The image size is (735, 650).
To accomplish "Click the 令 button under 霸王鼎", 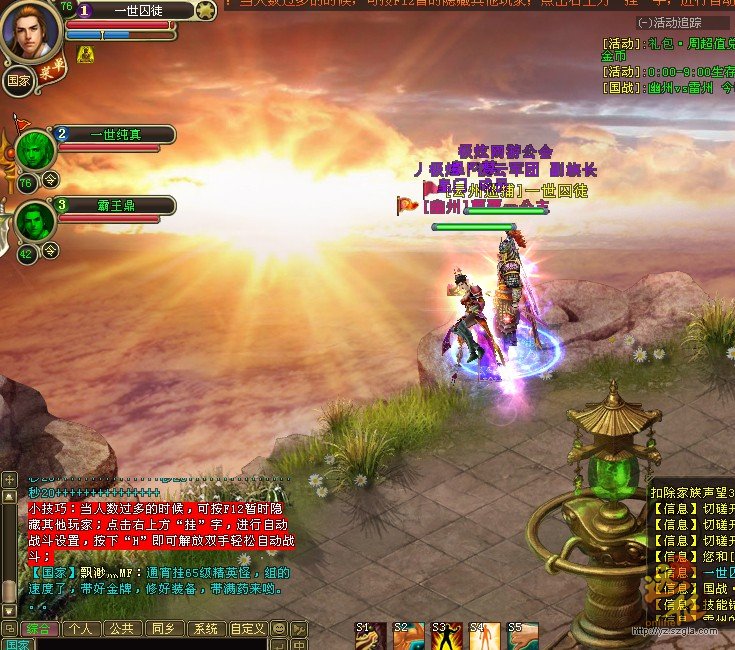I will (x=50, y=251).
